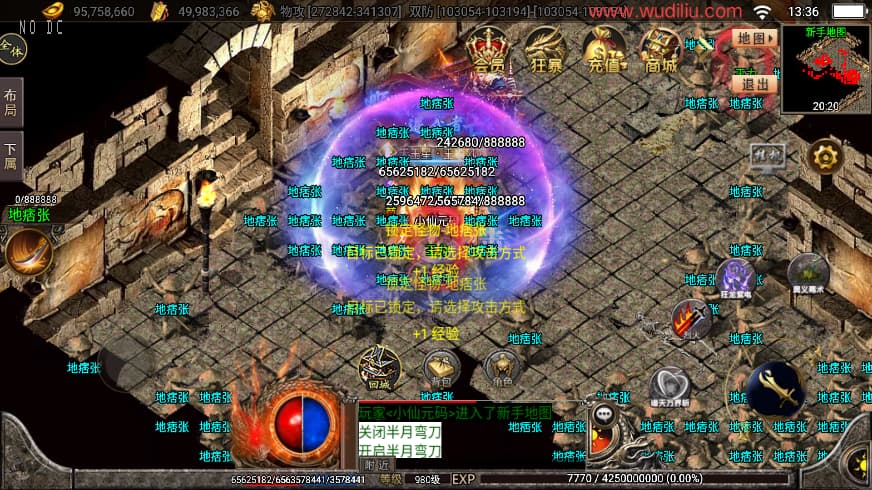Image resolution: width=872 pixels, height=490 pixels.
Task: Activate the purple 狂龙紫电 skill icon
Action: (735, 277)
